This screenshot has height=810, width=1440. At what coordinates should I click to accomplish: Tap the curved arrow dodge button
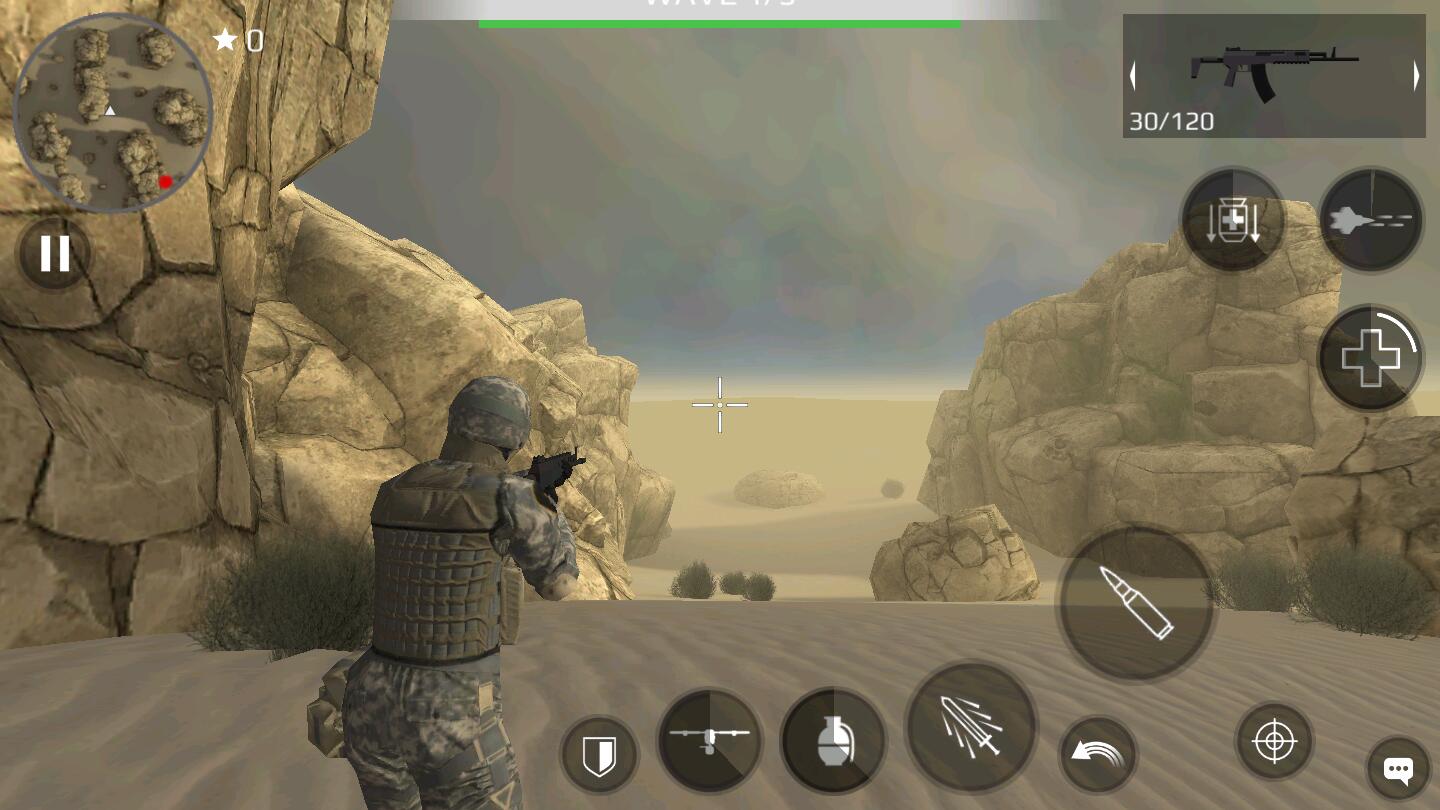1097,753
